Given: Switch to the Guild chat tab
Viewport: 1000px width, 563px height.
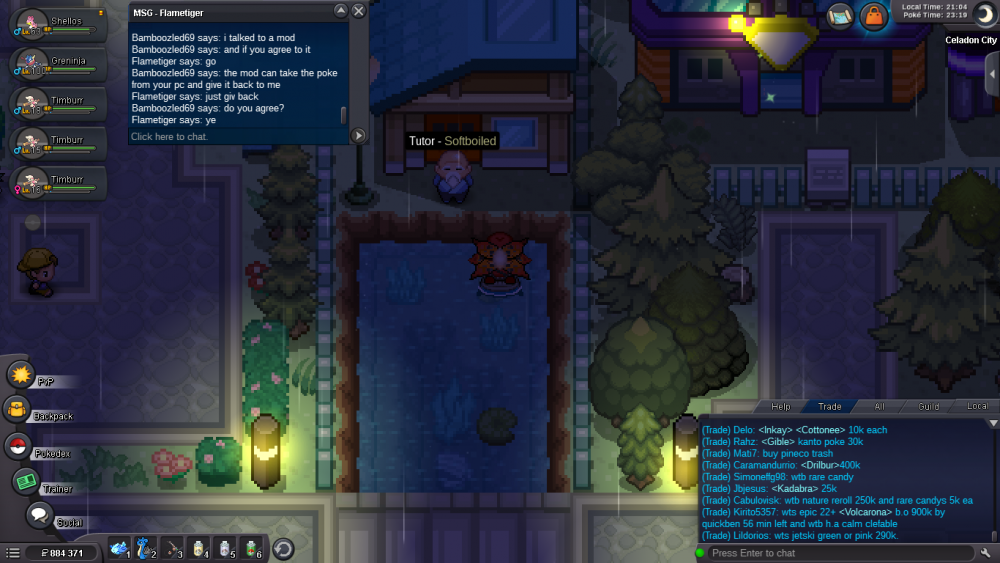Looking at the screenshot, I should pos(929,407).
